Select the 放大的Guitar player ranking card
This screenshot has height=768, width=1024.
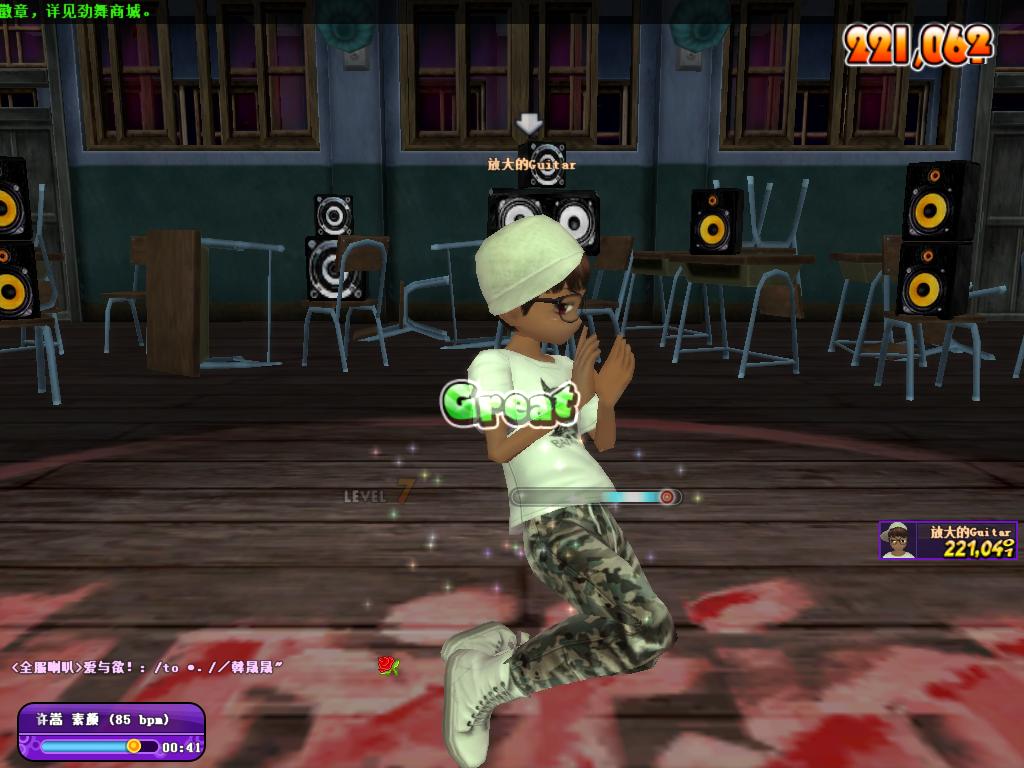[x=948, y=540]
